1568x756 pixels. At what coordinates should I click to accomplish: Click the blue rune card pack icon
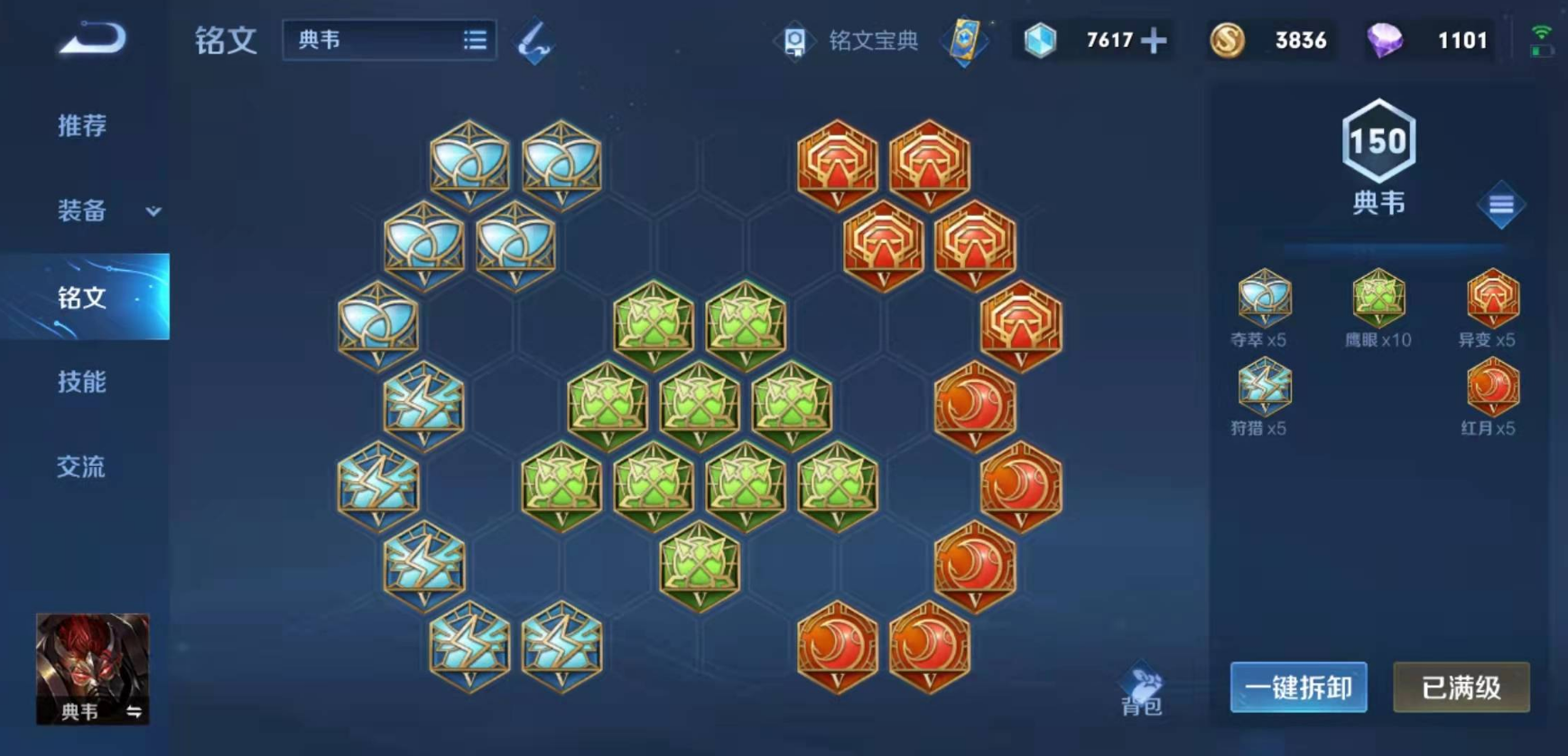tap(964, 41)
